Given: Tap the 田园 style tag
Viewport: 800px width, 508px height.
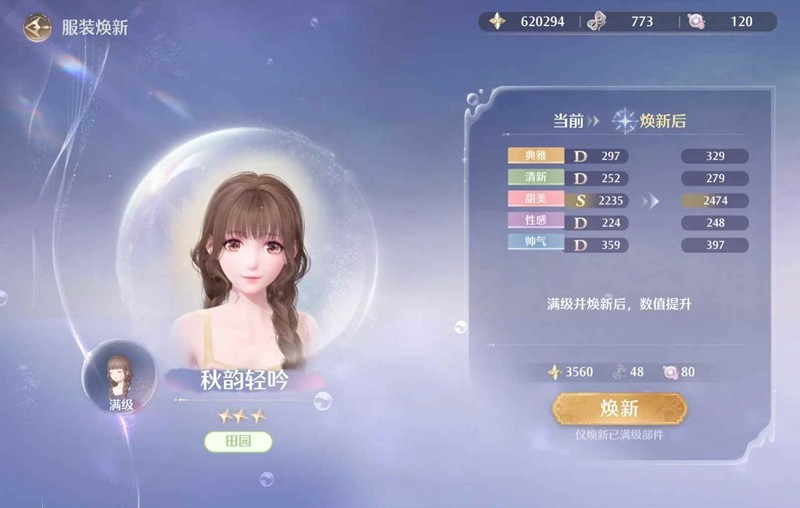Looking at the screenshot, I should click(238, 441).
